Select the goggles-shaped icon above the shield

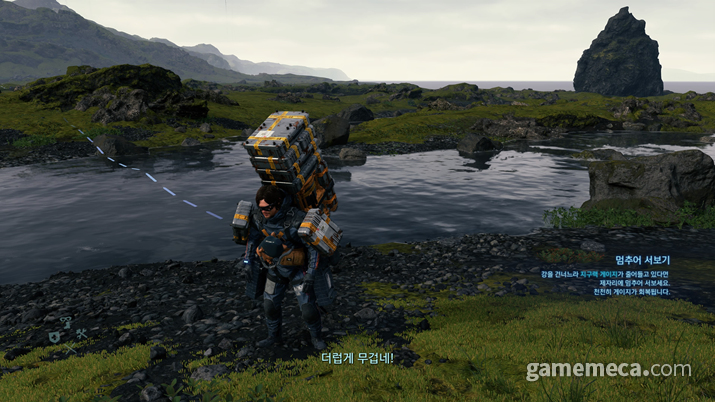click(x=65, y=321)
